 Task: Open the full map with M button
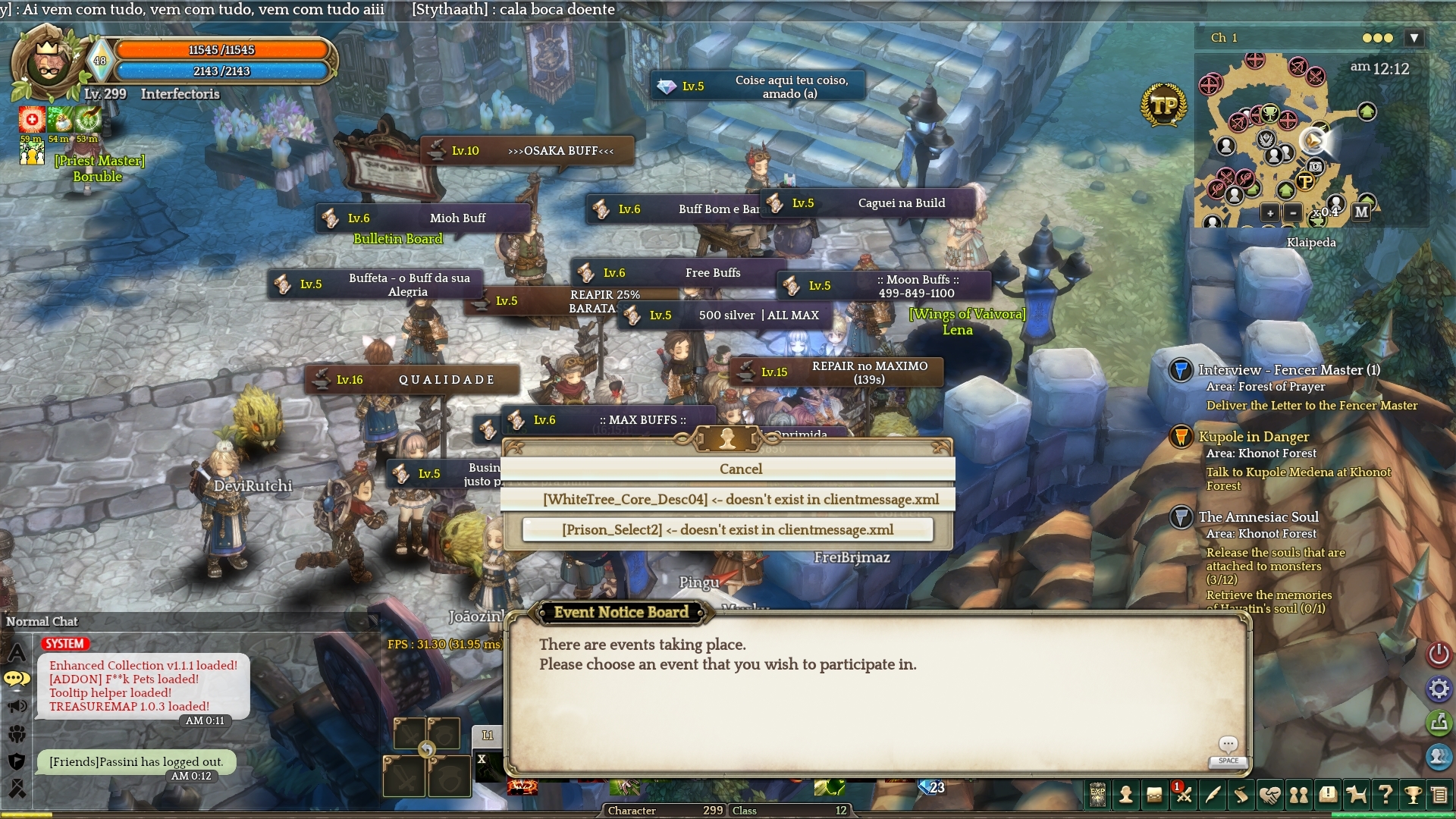pos(1362,212)
